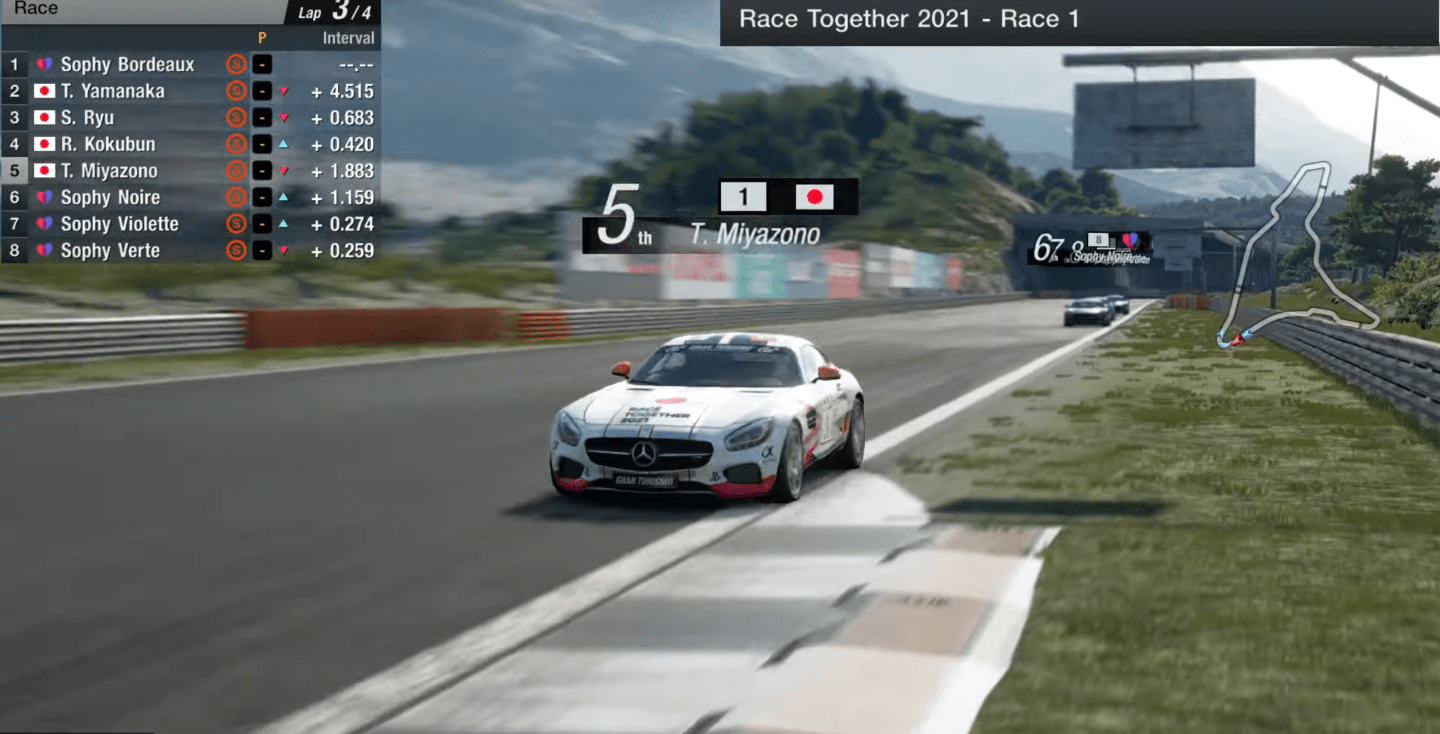Viewport: 1440px width, 734px height.
Task: Click the tire compound icon on Sophy Verte's row
Action: pos(237,250)
